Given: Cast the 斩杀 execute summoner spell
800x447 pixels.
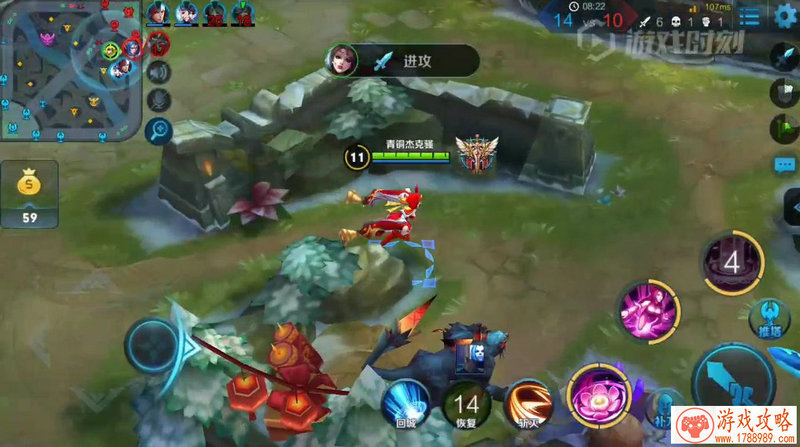Looking at the screenshot, I should pyautogui.click(x=529, y=404).
